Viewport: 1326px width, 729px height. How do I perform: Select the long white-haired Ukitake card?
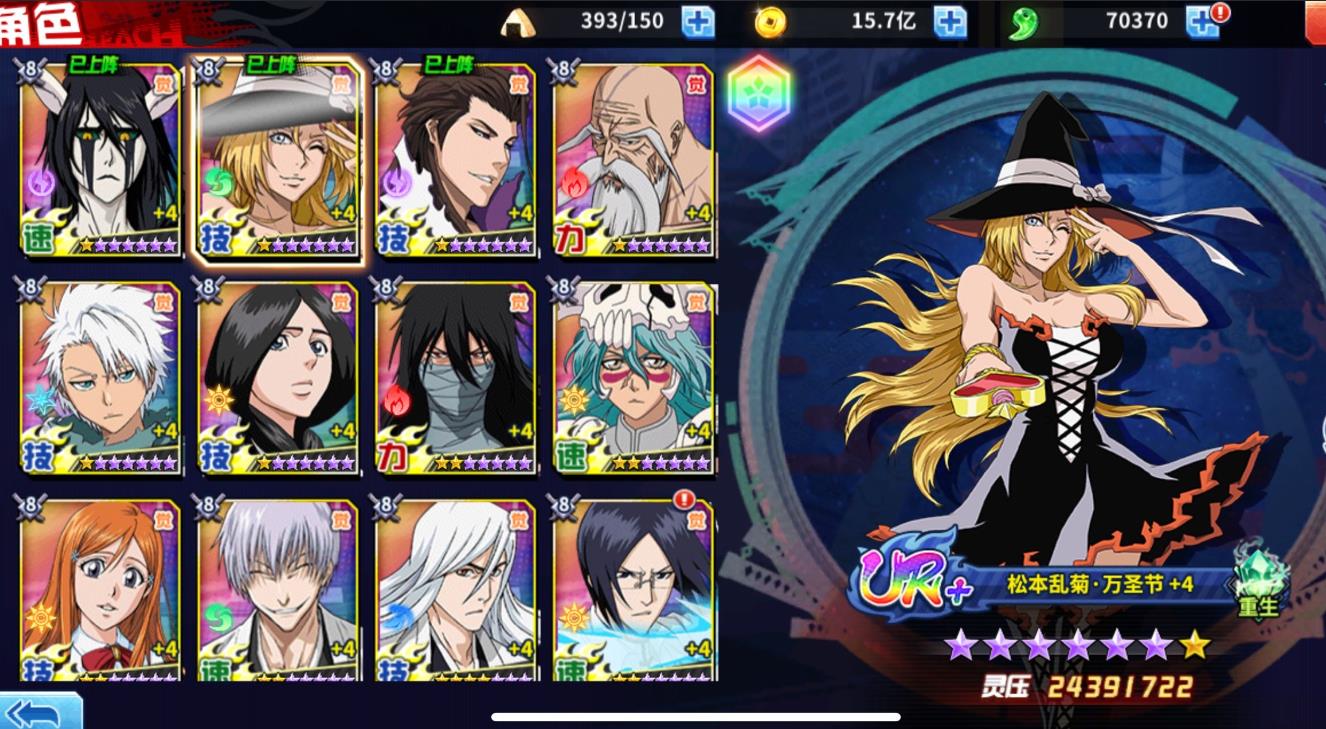(456, 590)
